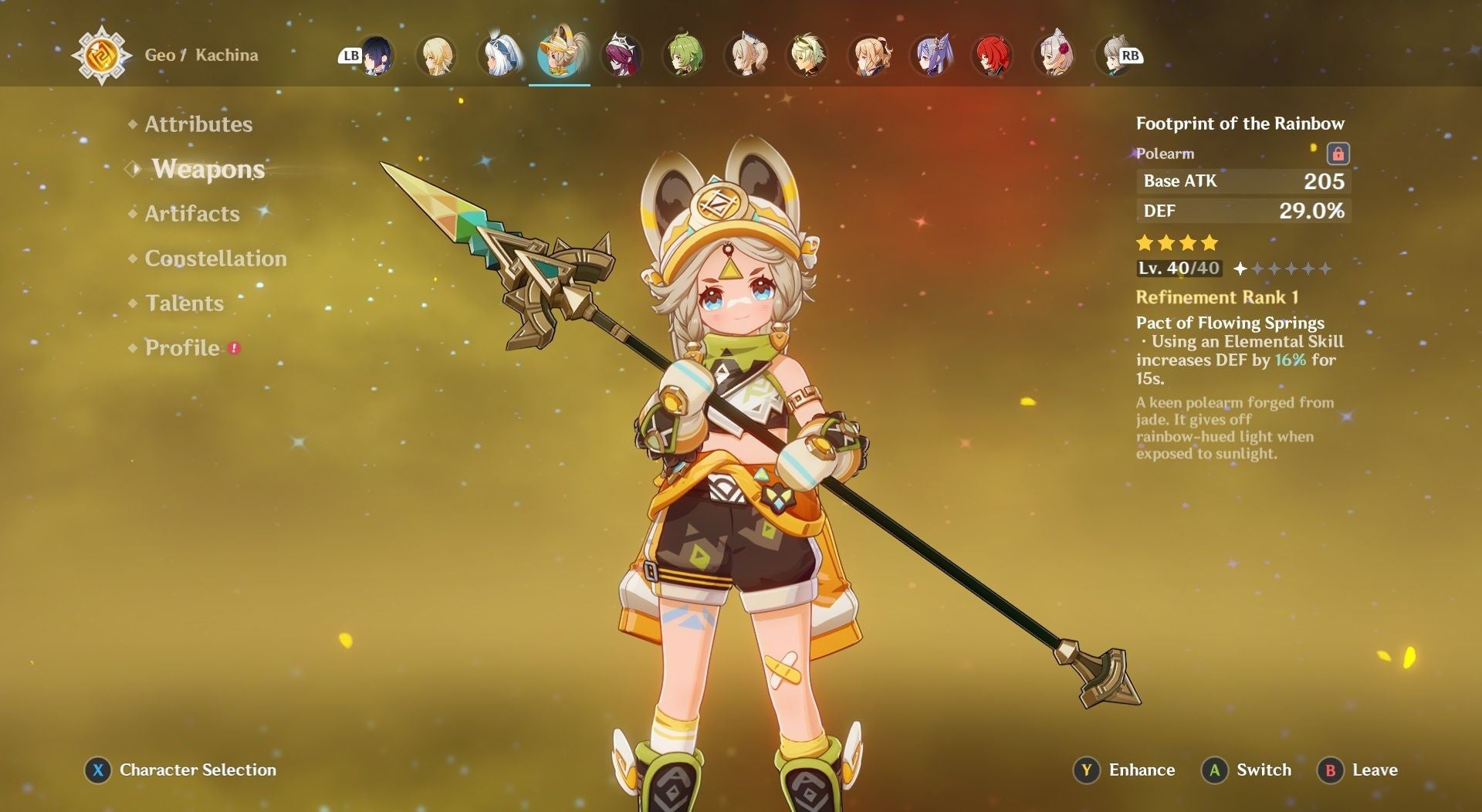Viewport: 1482px width, 812px height.
Task: Open the Constellation section
Action: [215, 259]
